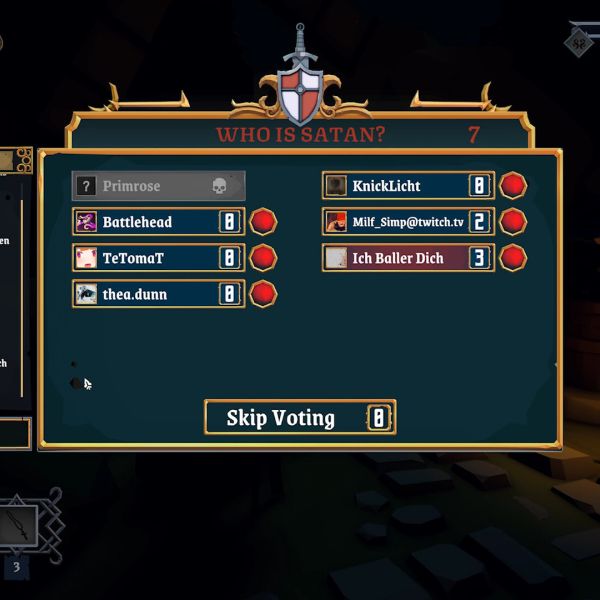Vote KnickLicht as Satan
600x600 pixels.
click(513, 186)
